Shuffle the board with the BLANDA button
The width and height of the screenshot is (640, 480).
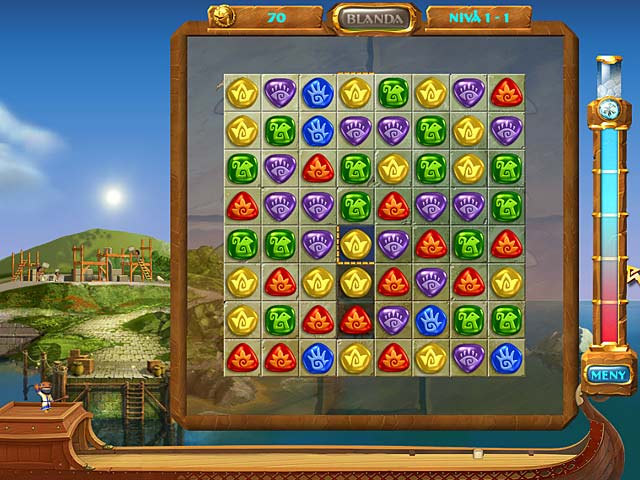375,18
